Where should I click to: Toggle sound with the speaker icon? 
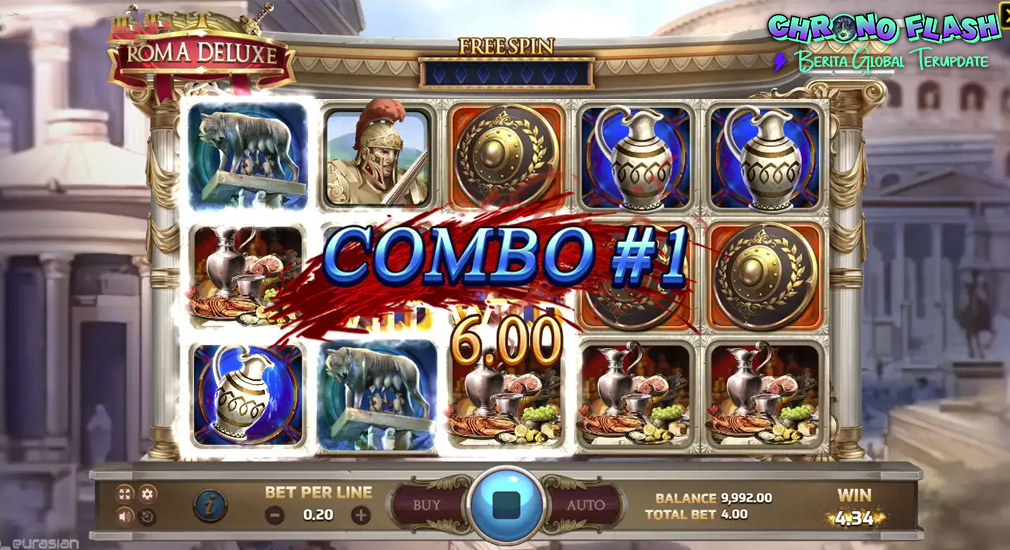[x=125, y=517]
